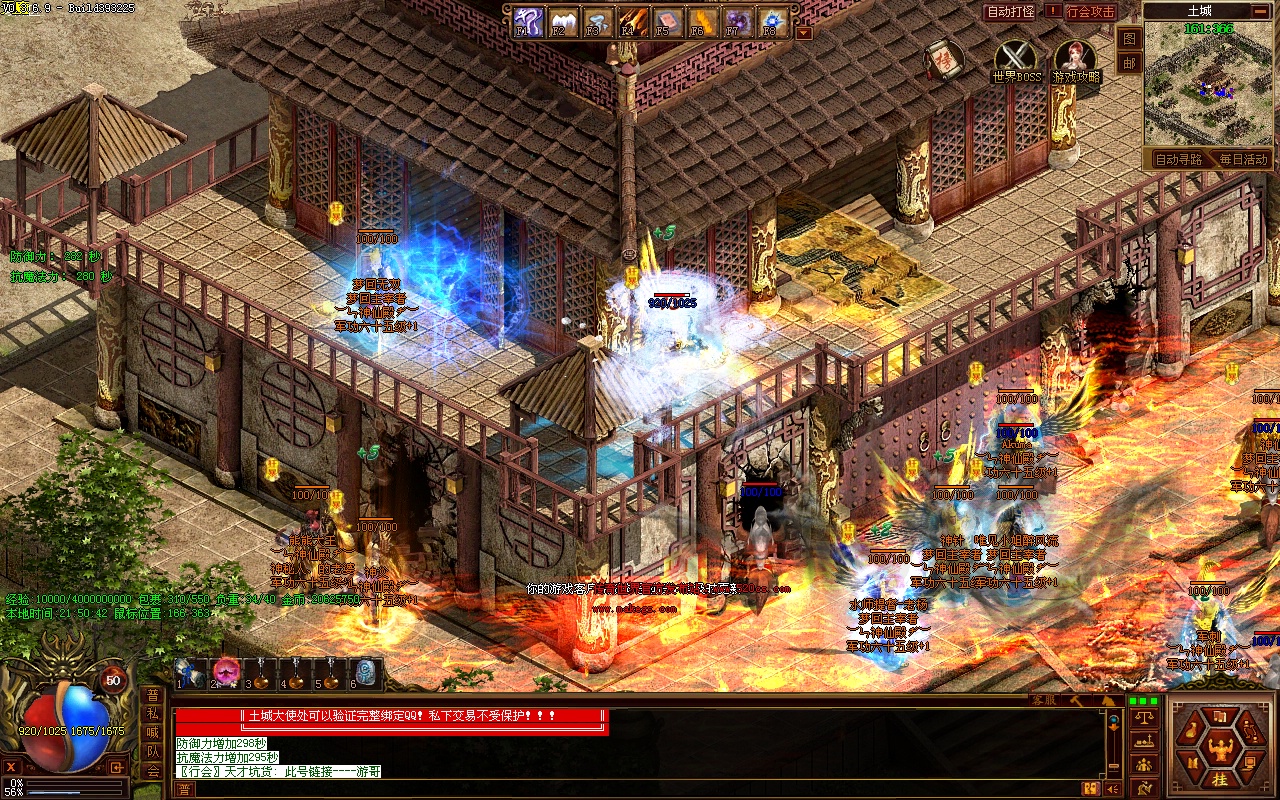Open the 世界BOSS crossed swords icon
Screen dimensions: 1280x800
(x=1016, y=59)
